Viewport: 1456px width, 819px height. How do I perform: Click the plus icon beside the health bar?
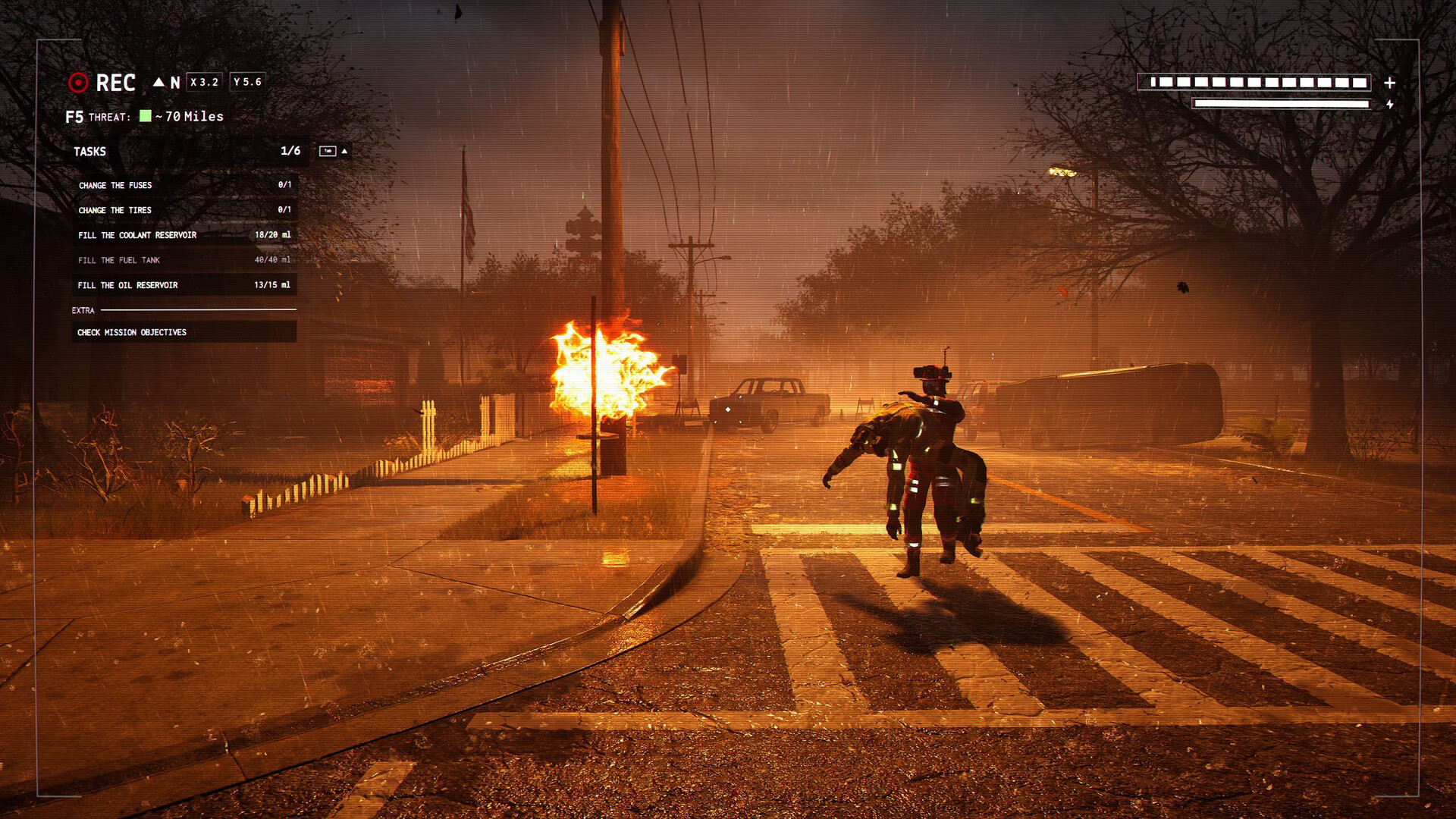pos(1389,84)
